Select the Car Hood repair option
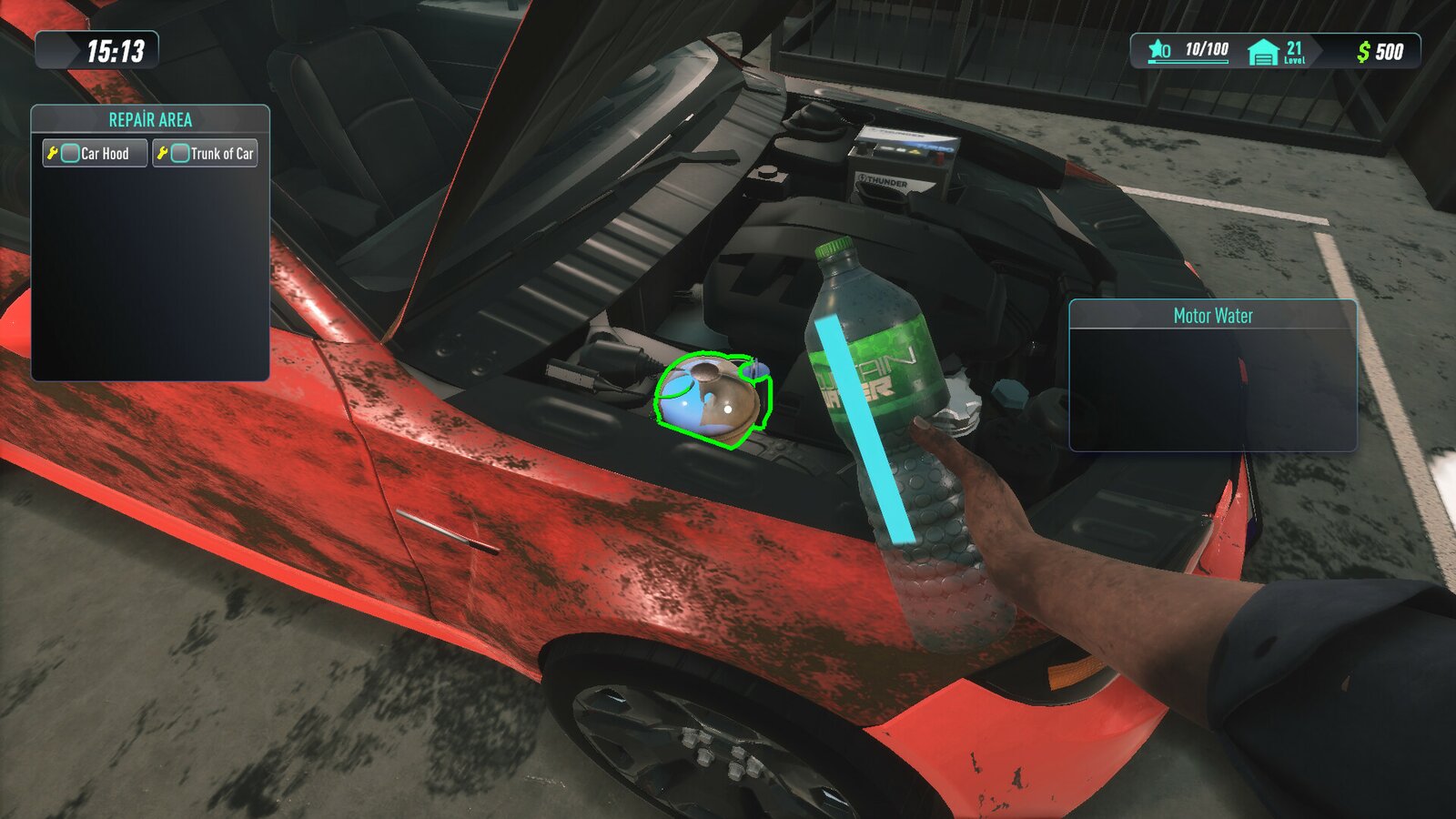 point(105,153)
